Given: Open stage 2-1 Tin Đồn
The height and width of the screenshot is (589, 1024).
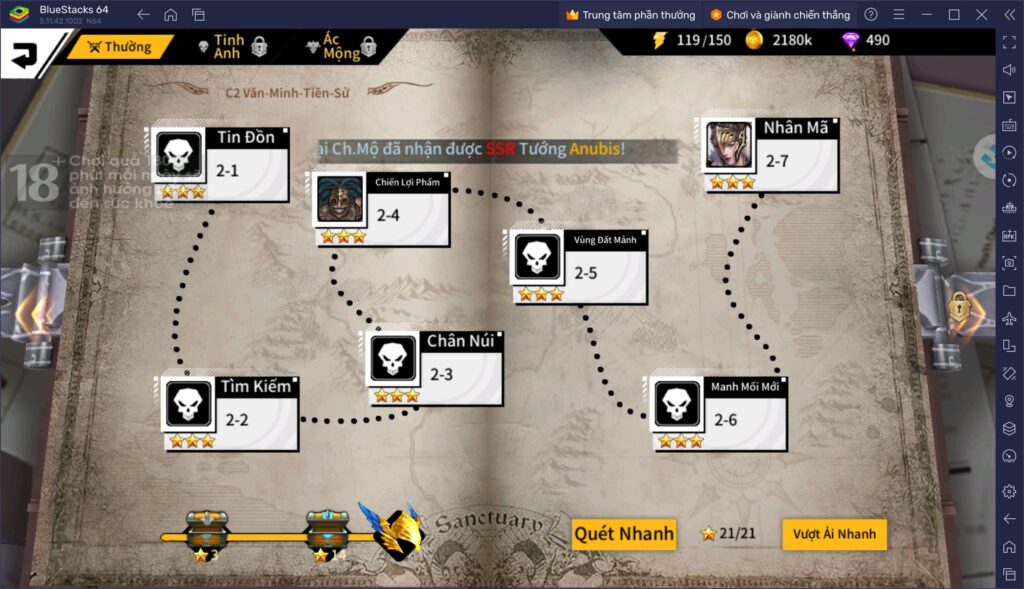Looking at the screenshot, I should tap(220, 163).
